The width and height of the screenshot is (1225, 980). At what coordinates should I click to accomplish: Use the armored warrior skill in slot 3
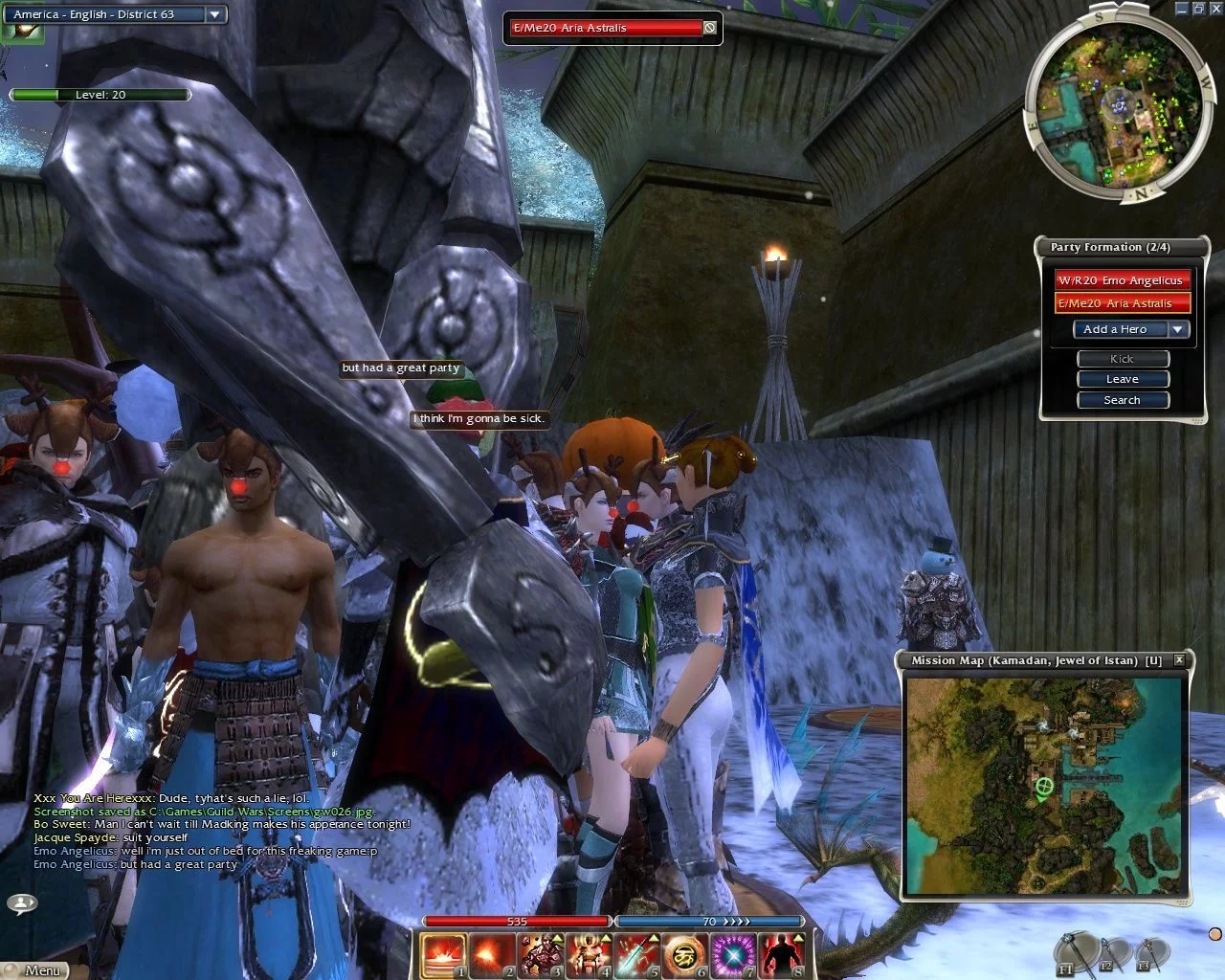click(x=542, y=955)
